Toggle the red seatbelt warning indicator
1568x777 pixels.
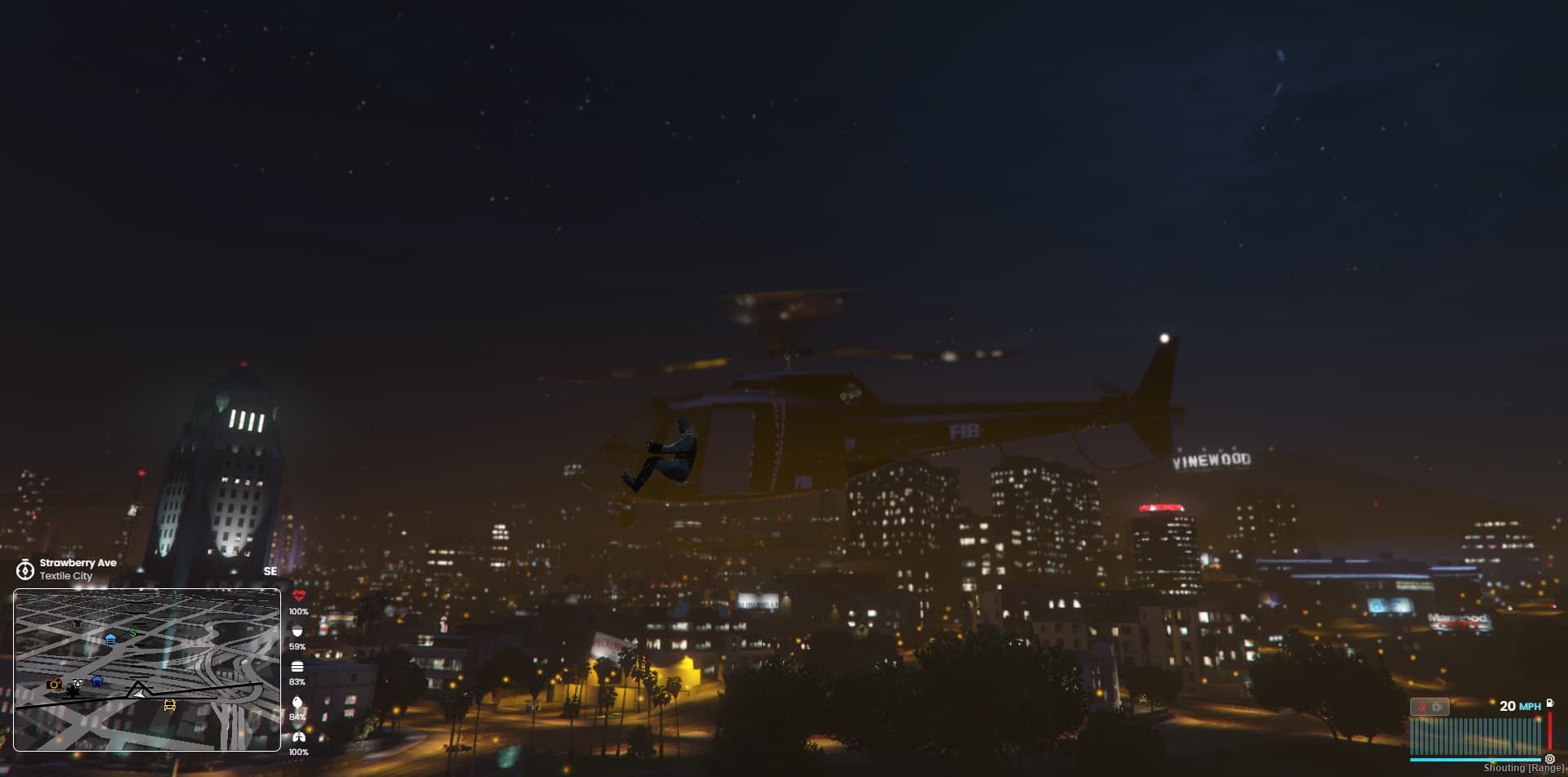(x=1422, y=708)
